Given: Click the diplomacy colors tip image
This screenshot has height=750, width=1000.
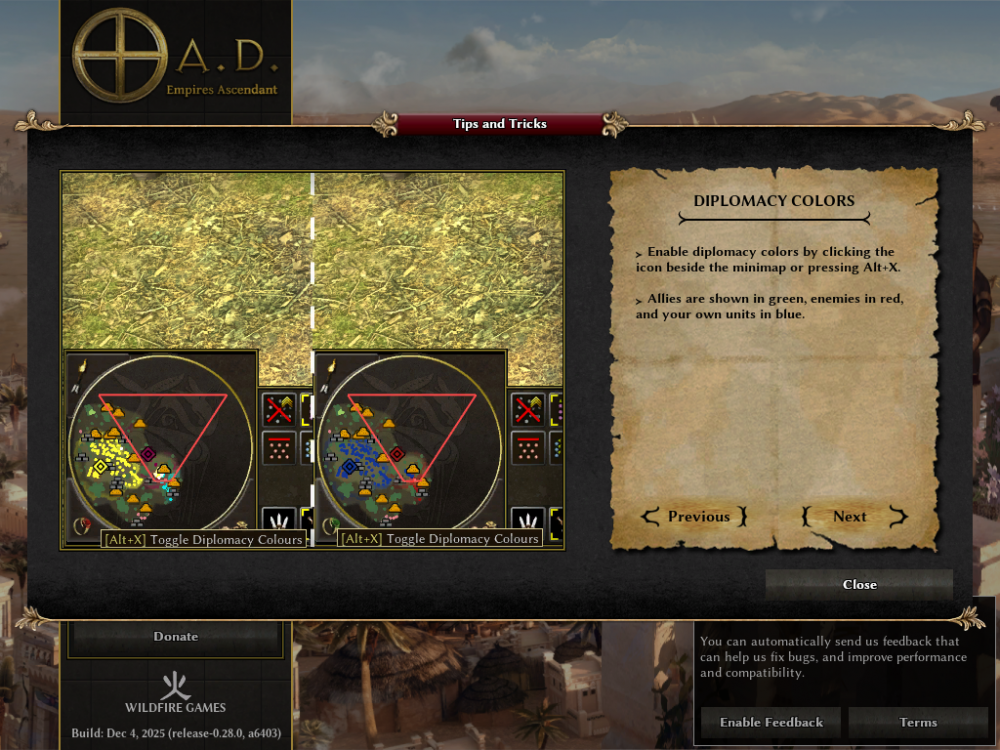Looking at the screenshot, I should pyautogui.click(x=313, y=360).
